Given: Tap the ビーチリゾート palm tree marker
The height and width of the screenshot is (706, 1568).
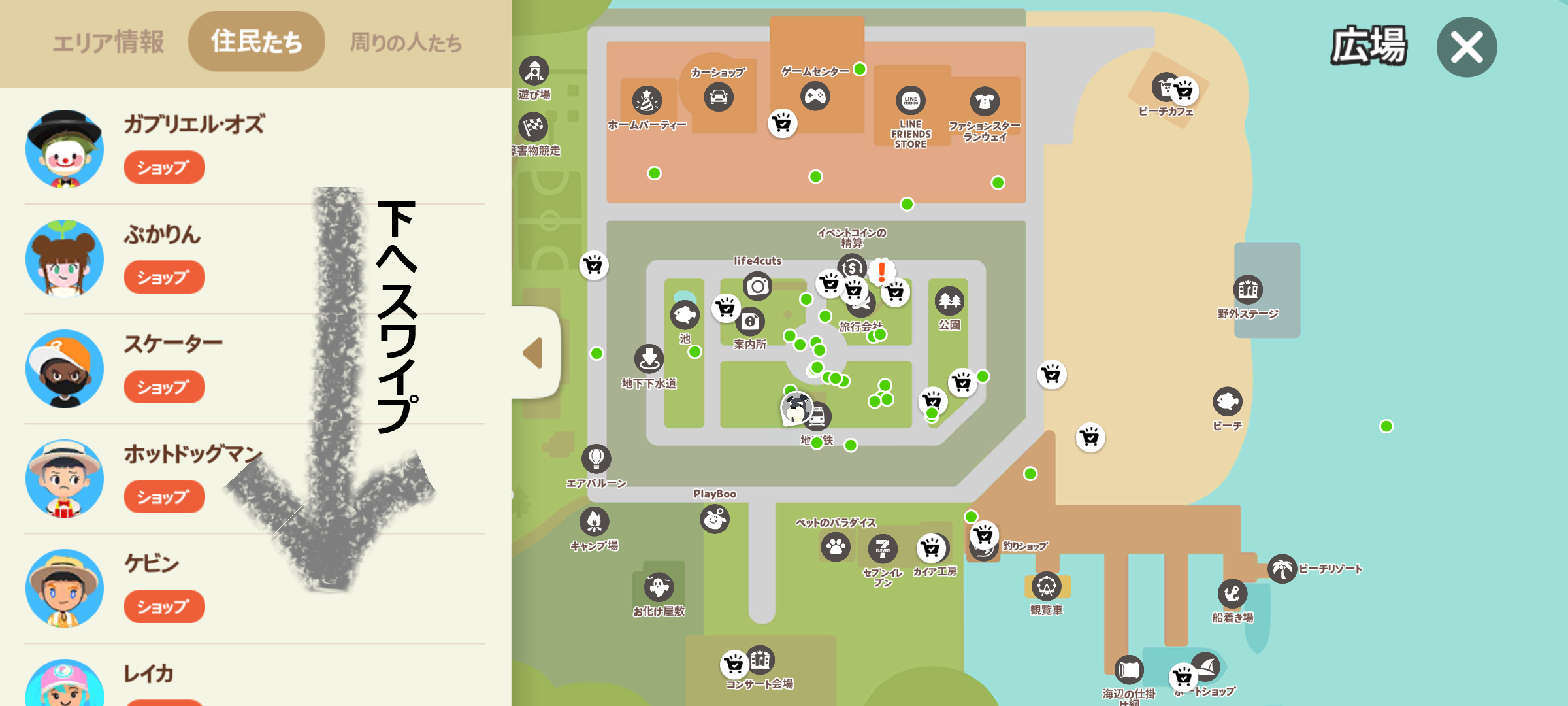Looking at the screenshot, I should [x=1282, y=569].
